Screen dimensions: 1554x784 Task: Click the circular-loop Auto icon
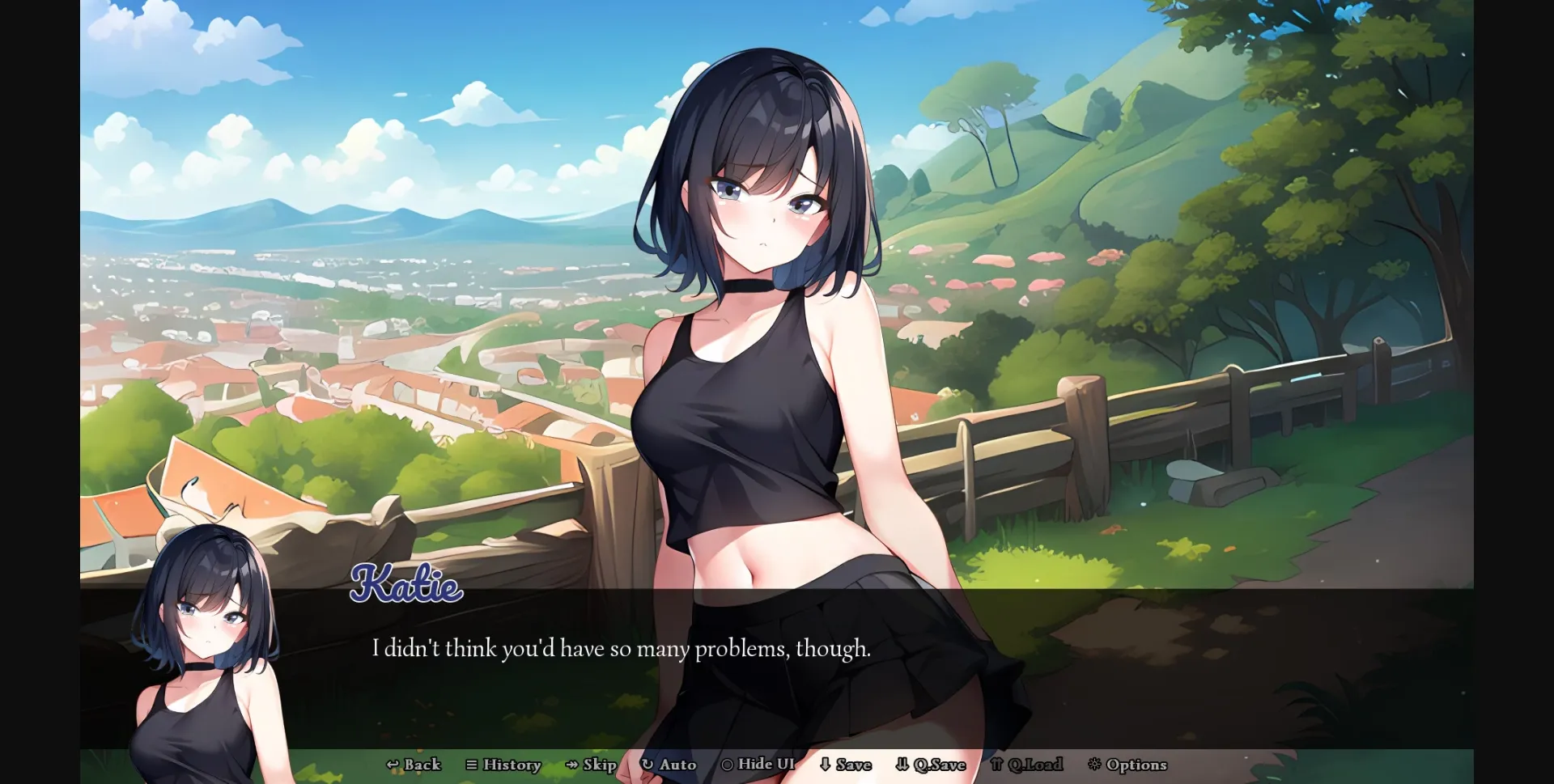[646, 764]
